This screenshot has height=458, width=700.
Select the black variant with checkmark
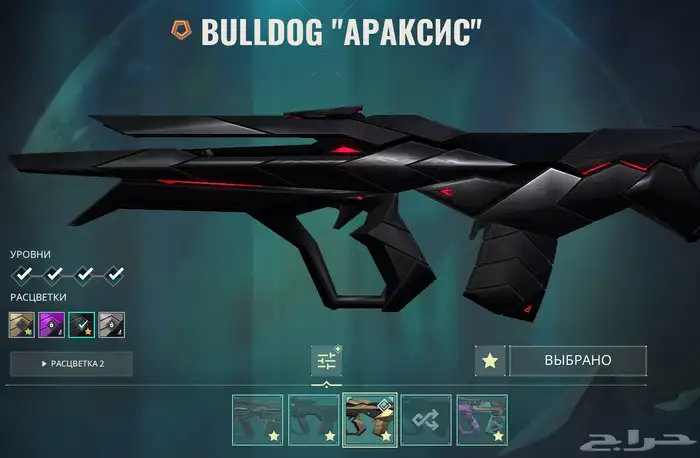pyautogui.click(x=82, y=324)
